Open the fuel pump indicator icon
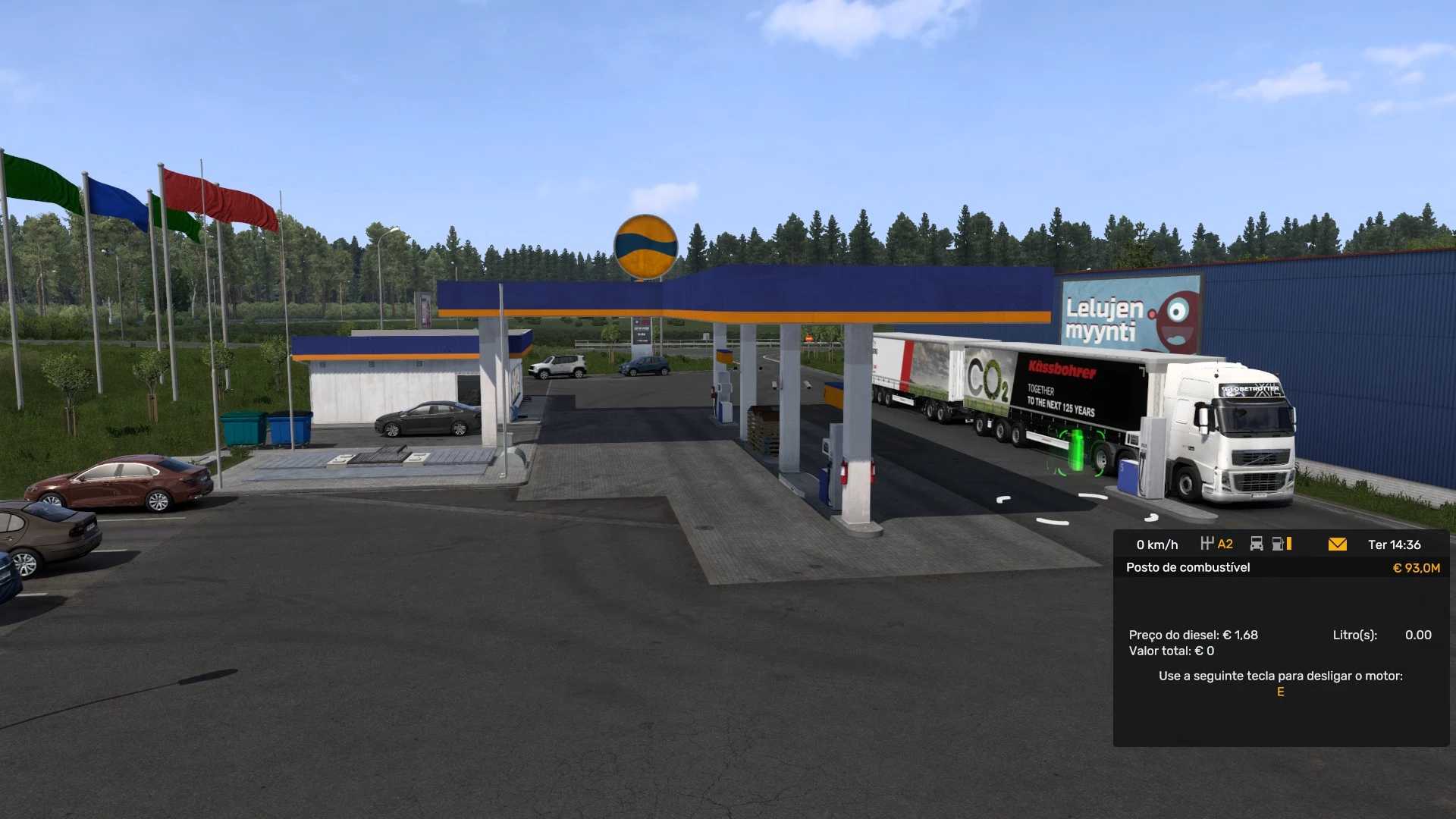Image resolution: width=1456 pixels, height=819 pixels. [1278, 544]
